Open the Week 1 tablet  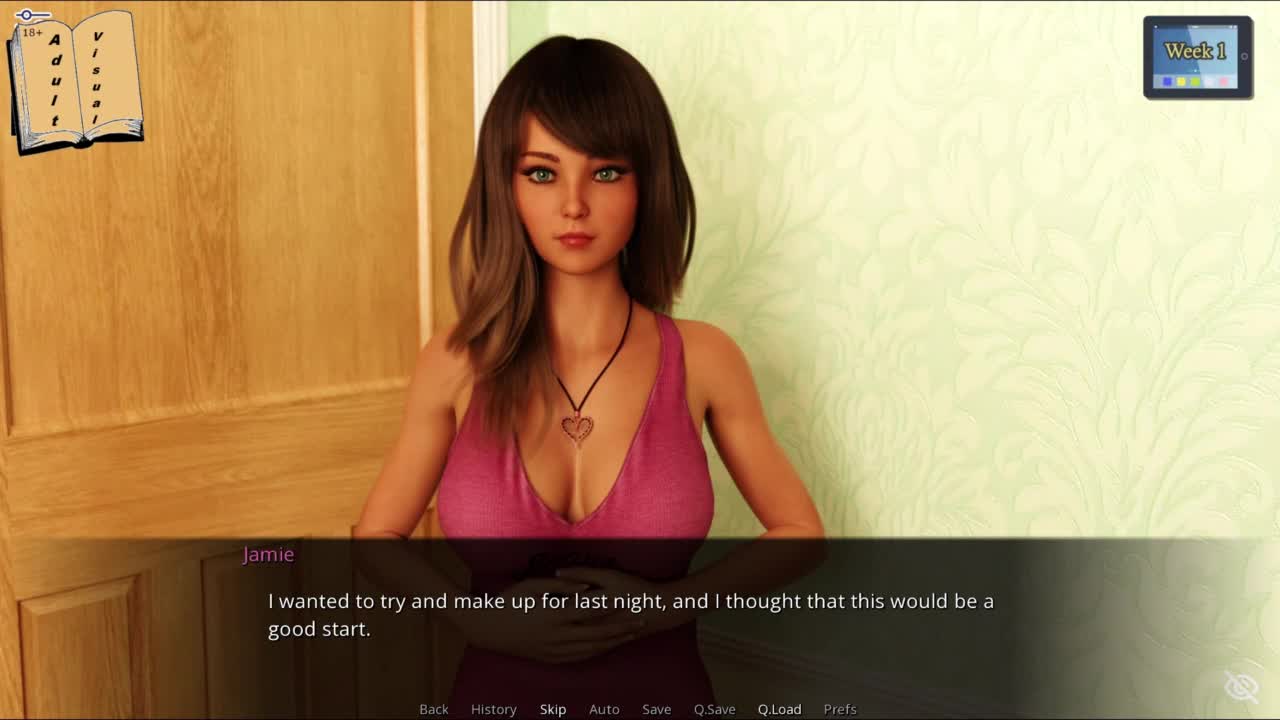(1197, 57)
